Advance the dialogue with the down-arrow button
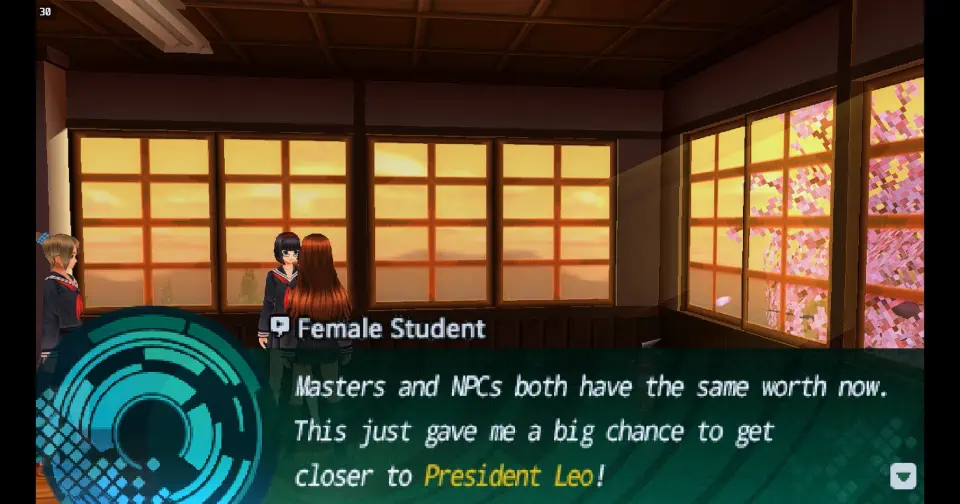This screenshot has height=504, width=960. 902,476
